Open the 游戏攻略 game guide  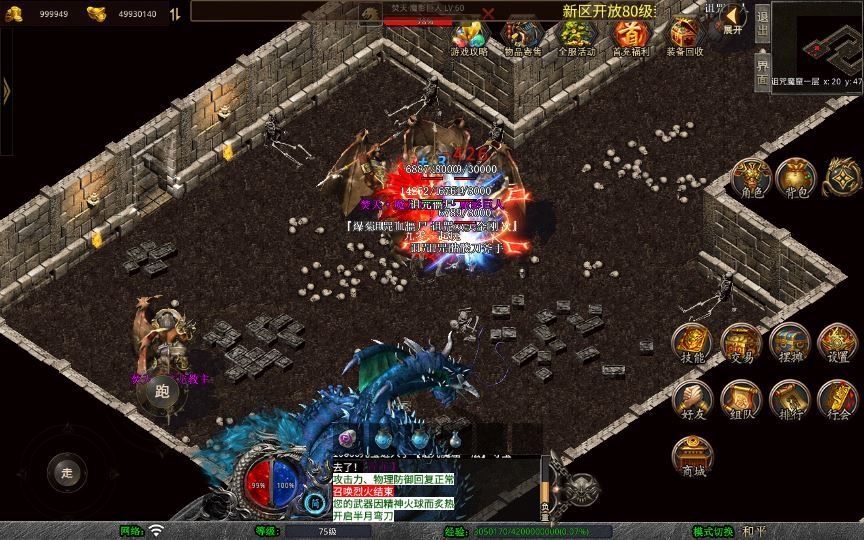(468, 38)
